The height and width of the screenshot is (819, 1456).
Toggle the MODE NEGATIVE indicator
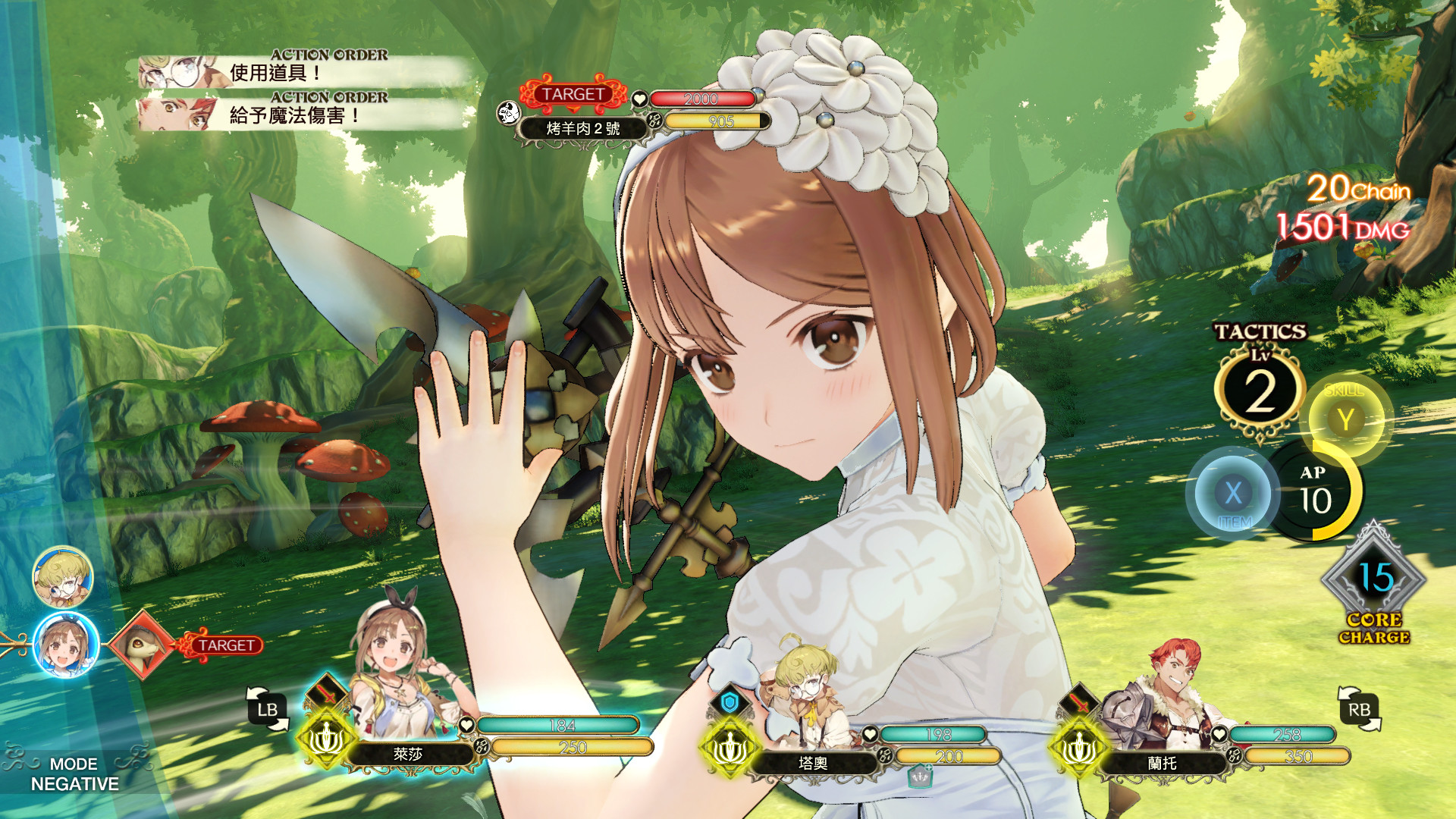tap(74, 773)
